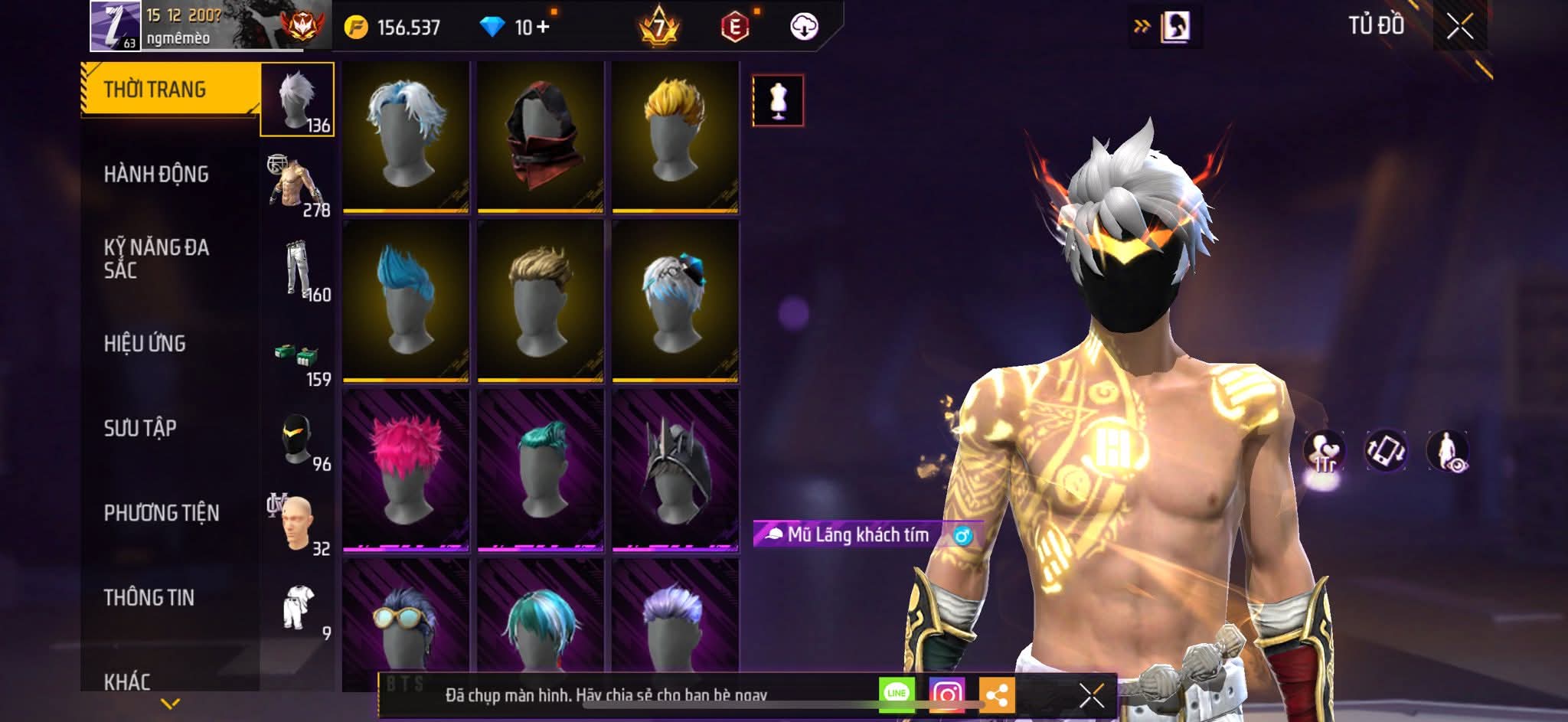Select the hair with yellow goggles
This screenshot has height=722, width=1568.
(x=406, y=624)
